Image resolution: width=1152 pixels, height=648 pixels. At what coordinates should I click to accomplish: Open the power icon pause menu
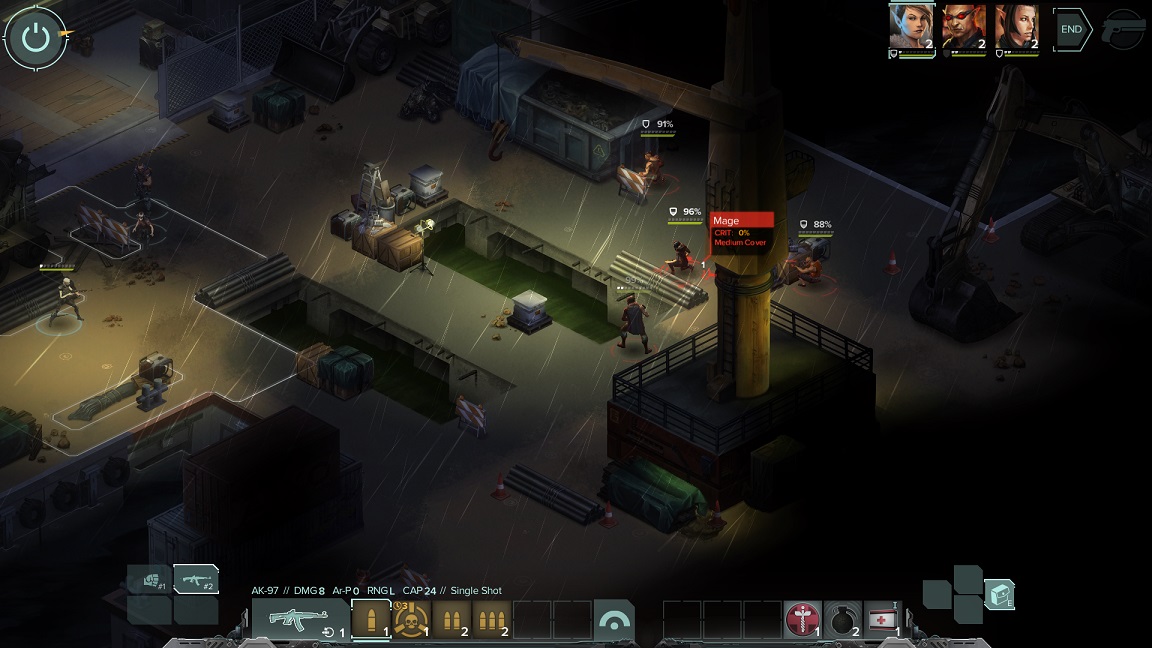35,38
